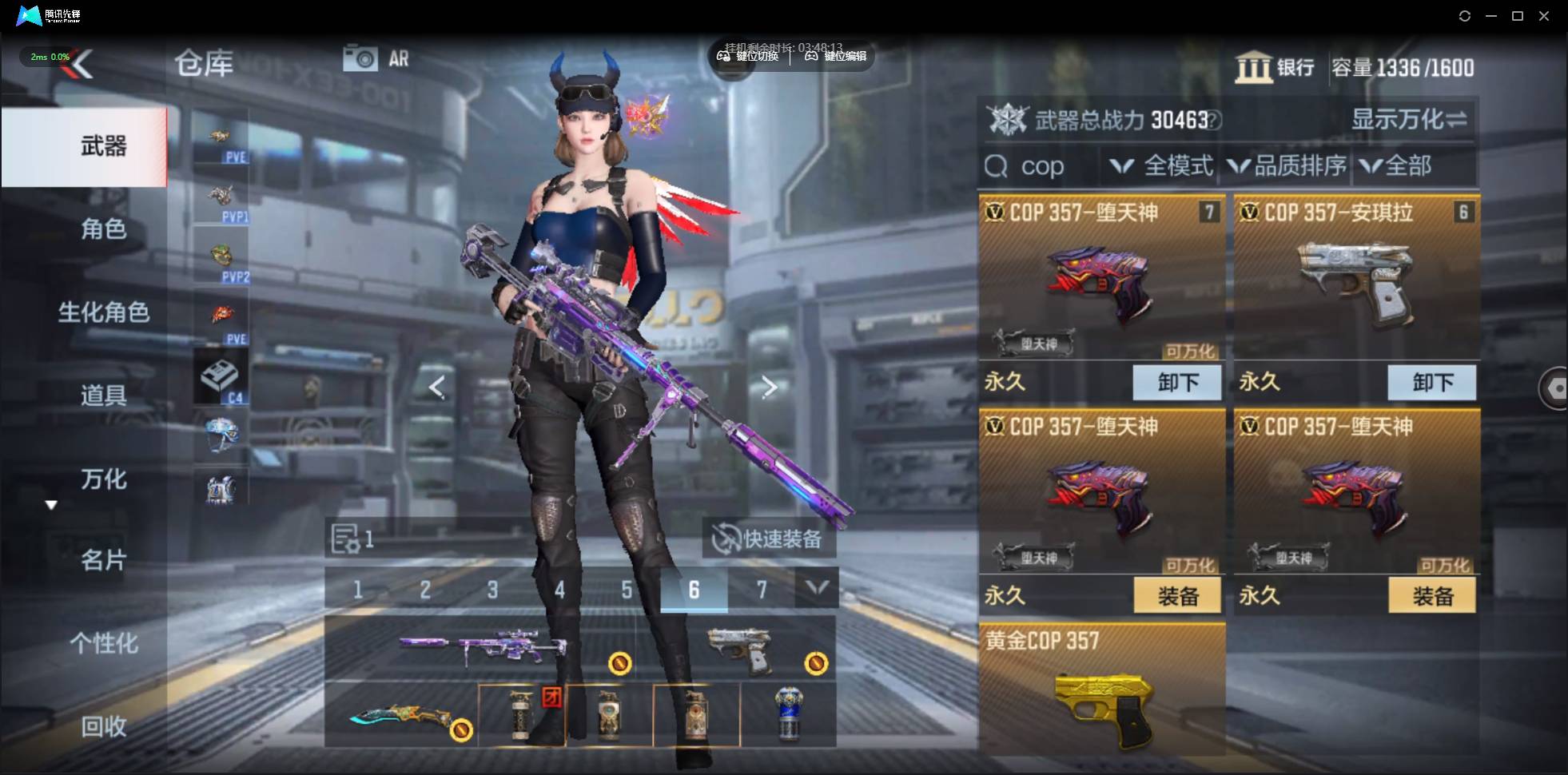This screenshot has height=775, width=1568.
Task: Open the 银行 bank
Action: [1275, 68]
